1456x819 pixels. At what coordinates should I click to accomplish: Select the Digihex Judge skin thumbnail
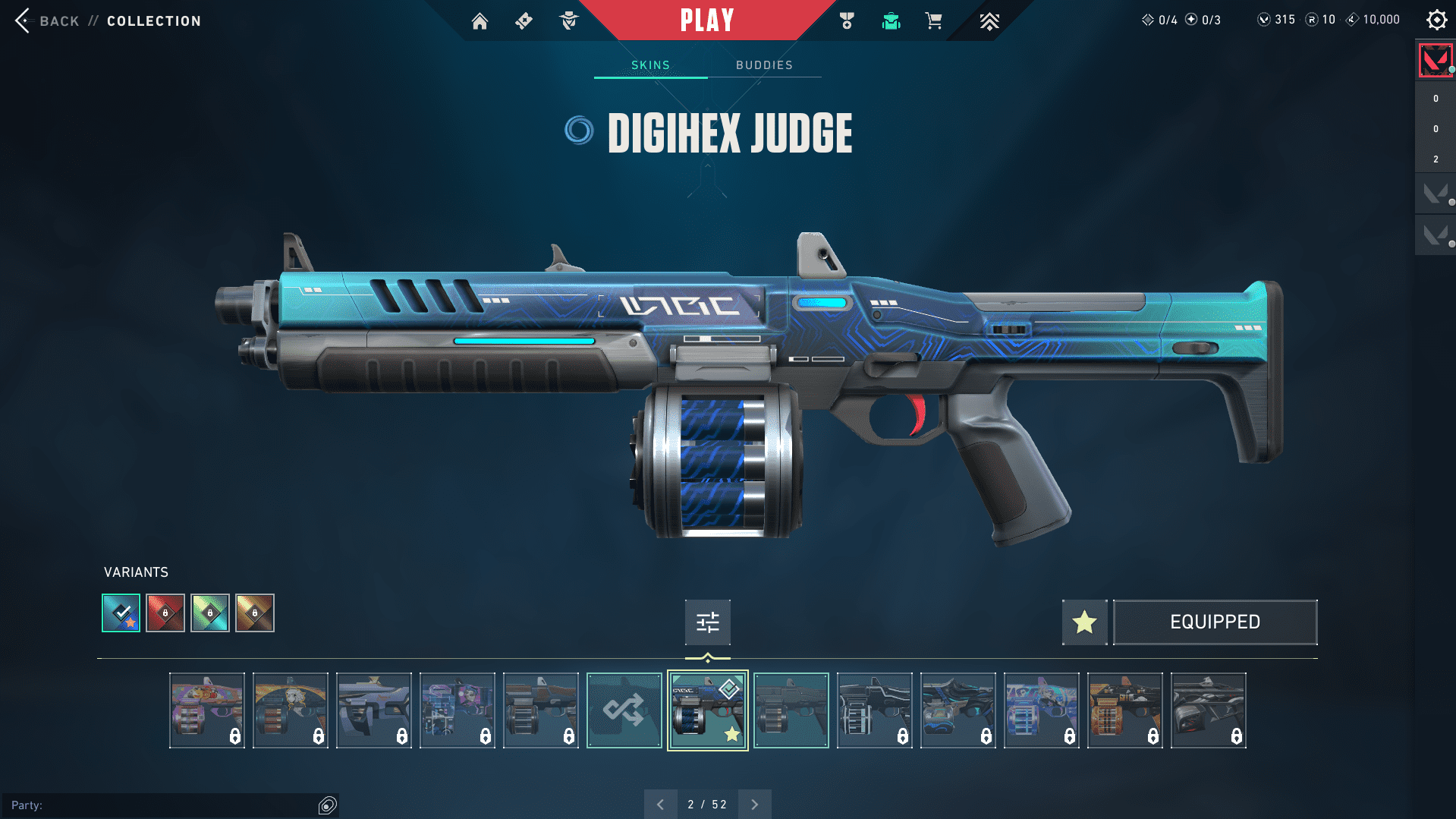(x=707, y=710)
